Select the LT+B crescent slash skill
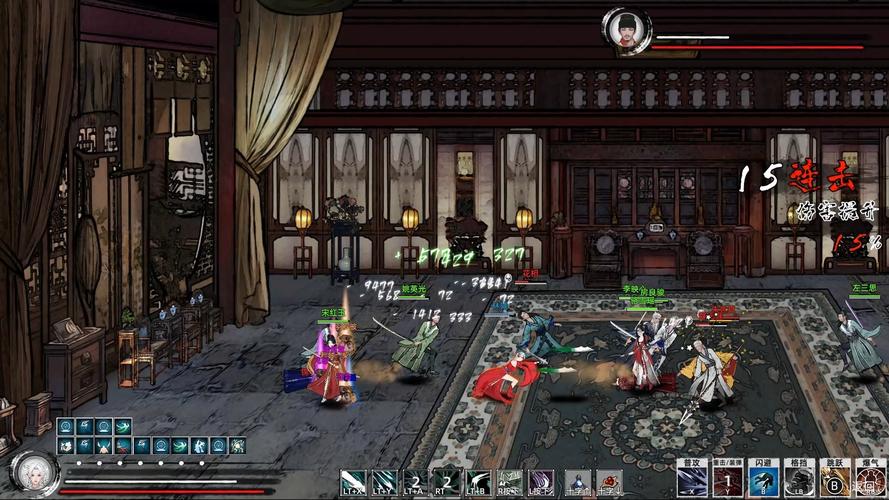 478,482
